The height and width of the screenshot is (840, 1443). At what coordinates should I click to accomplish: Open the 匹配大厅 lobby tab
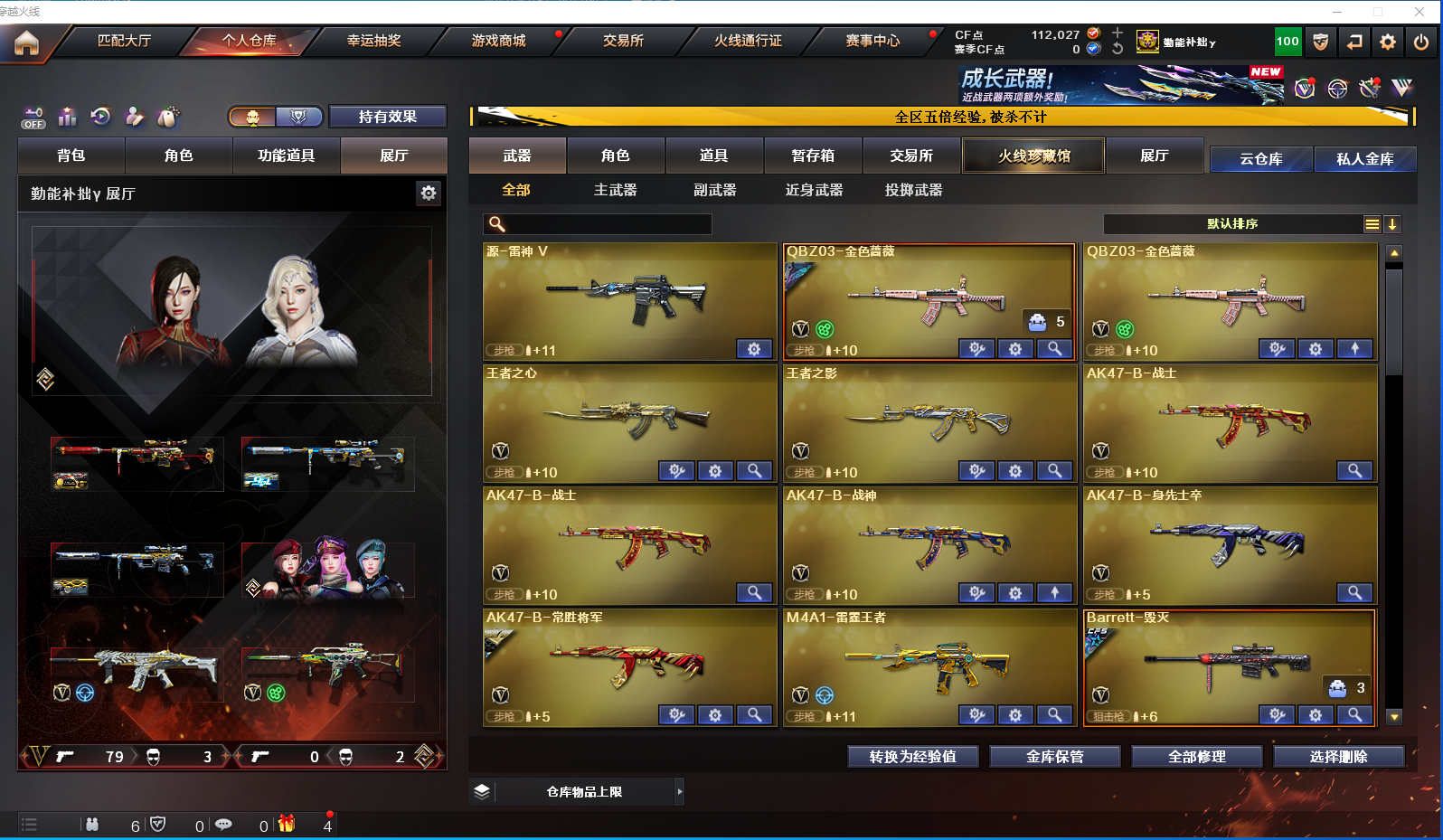coord(124,41)
